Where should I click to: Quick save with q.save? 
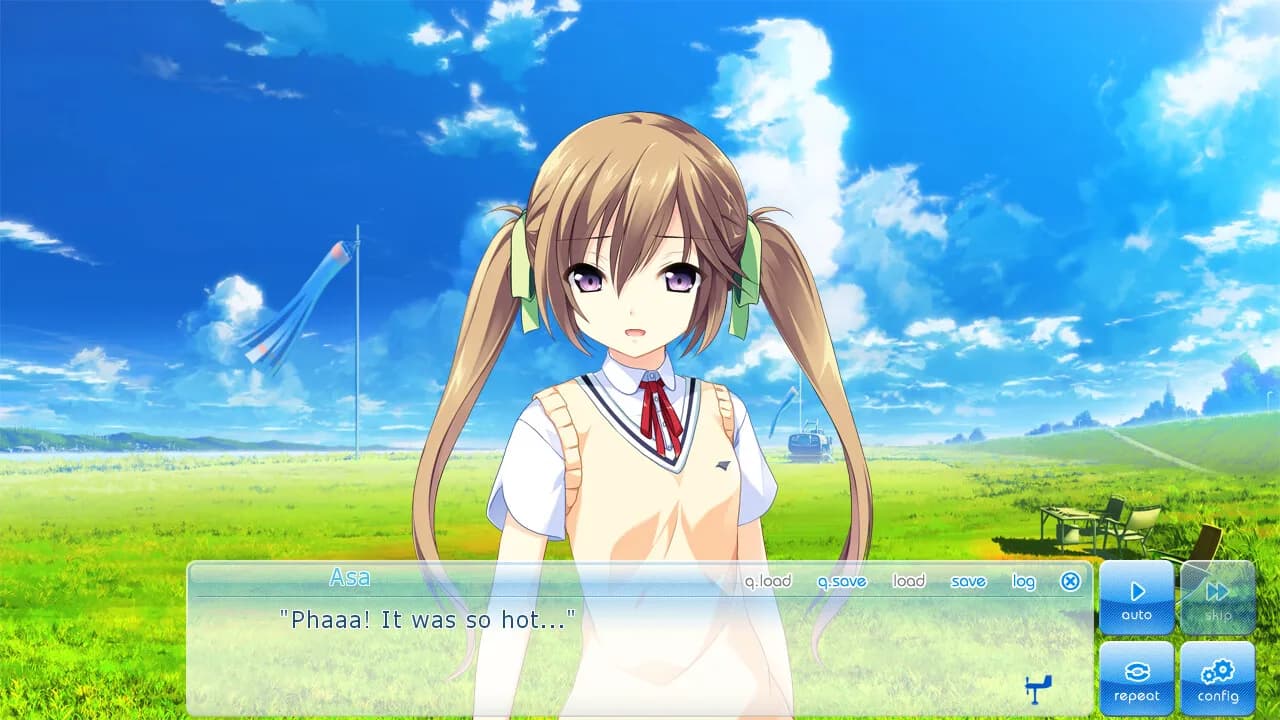click(842, 581)
